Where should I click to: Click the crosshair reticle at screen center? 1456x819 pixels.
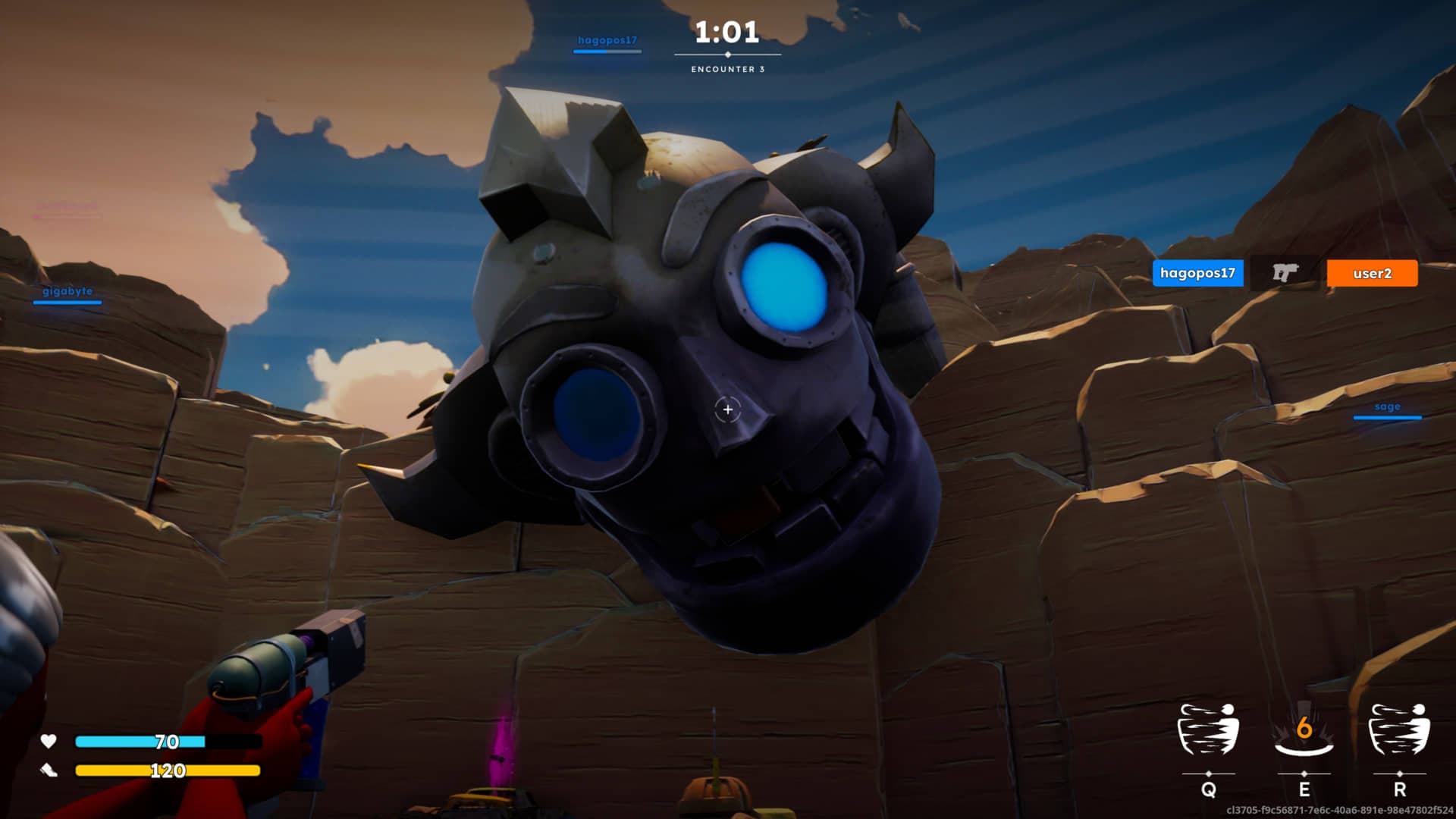point(726,410)
